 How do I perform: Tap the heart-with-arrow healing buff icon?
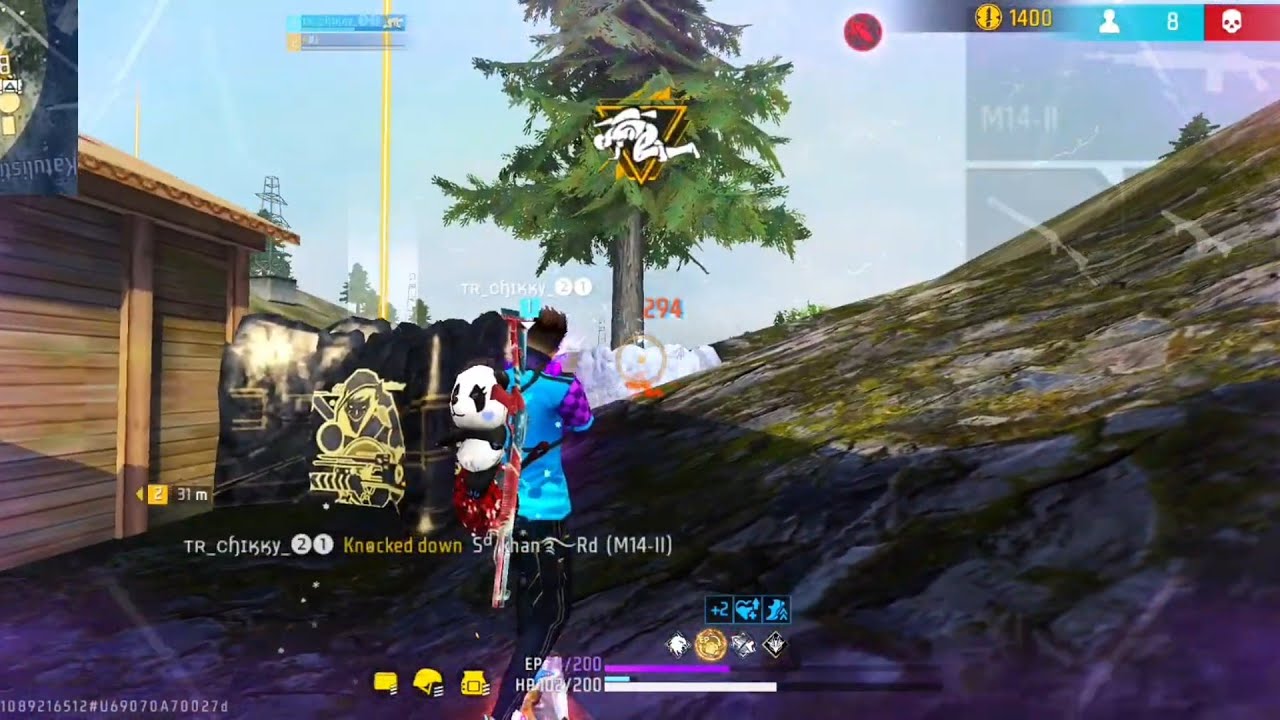[747, 609]
